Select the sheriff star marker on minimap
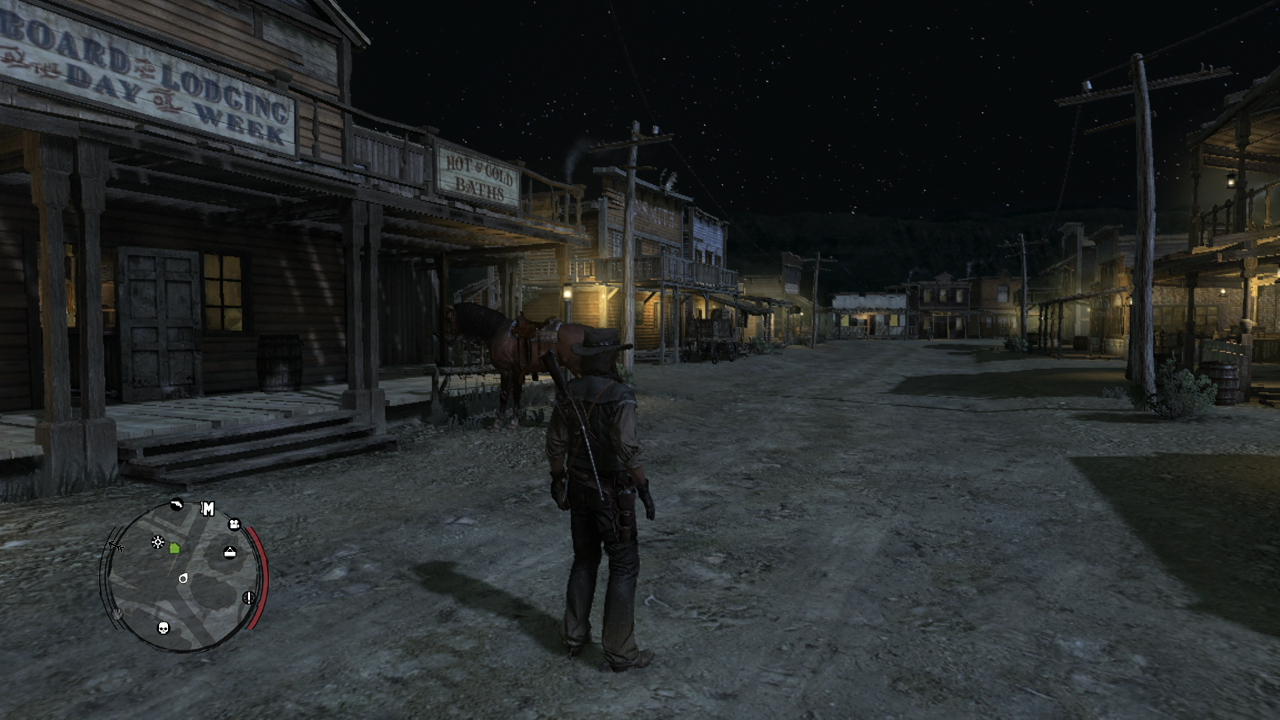This screenshot has height=720, width=1280. pyautogui.click(x=157, y=542)
